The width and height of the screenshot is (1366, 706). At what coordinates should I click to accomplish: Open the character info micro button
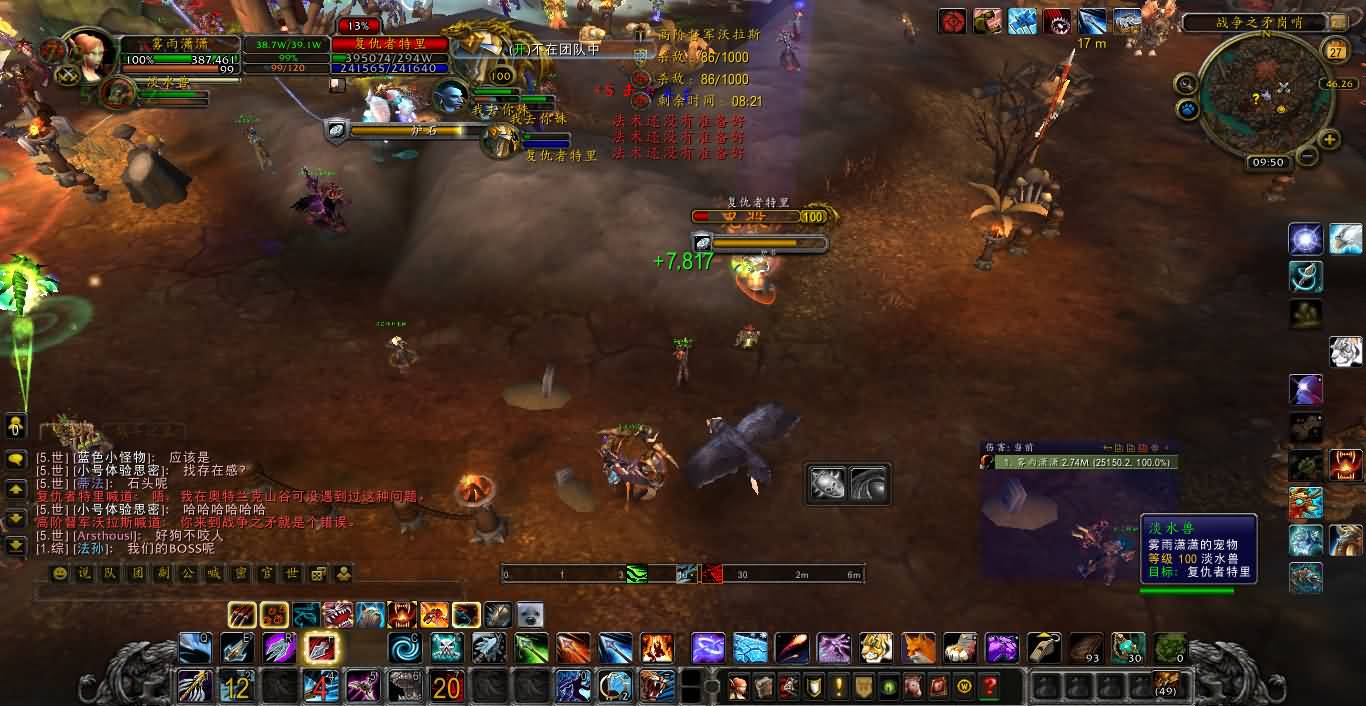(739, 687)
